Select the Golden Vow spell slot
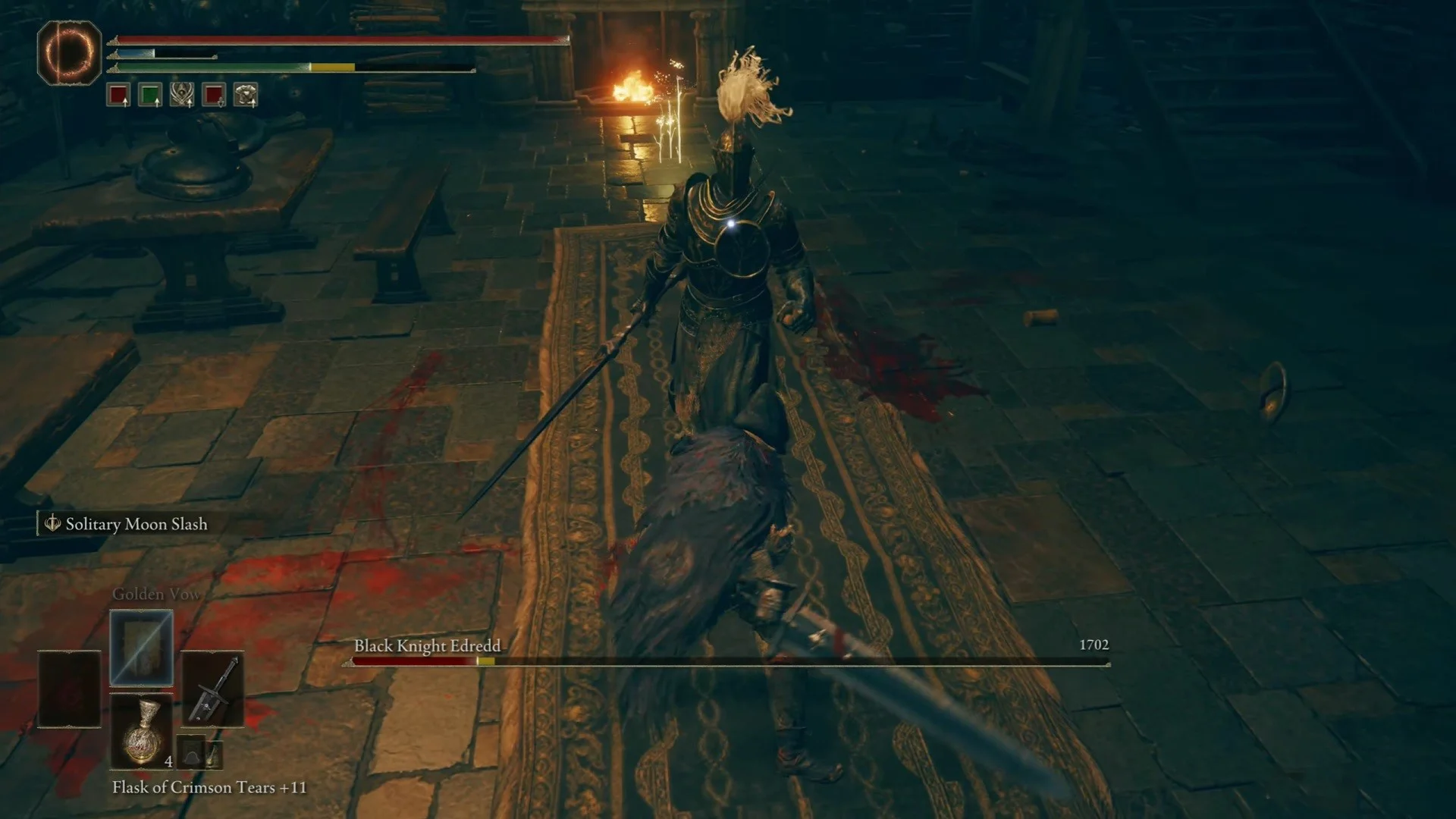The width and height of the screenshot is (1456, 819). [x=142, y=648]
